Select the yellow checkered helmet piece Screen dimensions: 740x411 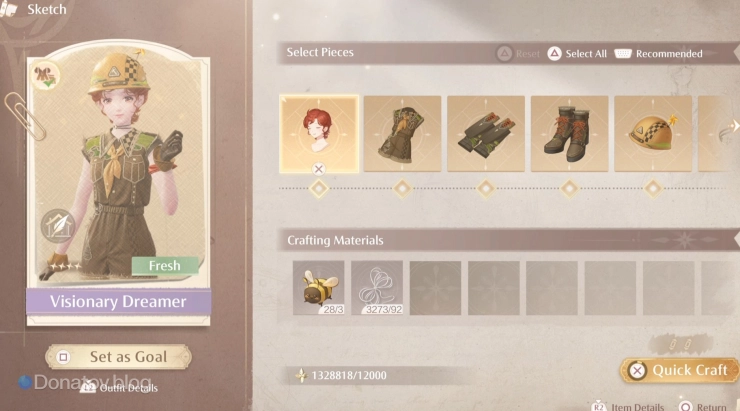(652, 135)
